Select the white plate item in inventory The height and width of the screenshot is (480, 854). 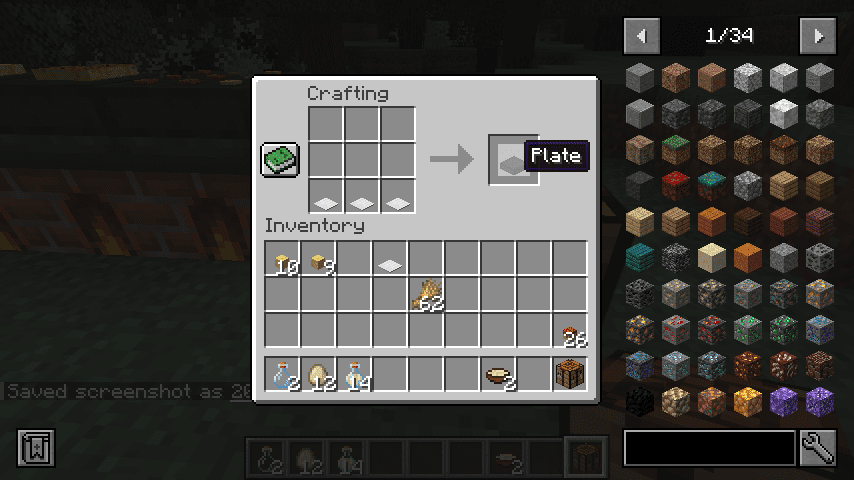coord(390,262)
